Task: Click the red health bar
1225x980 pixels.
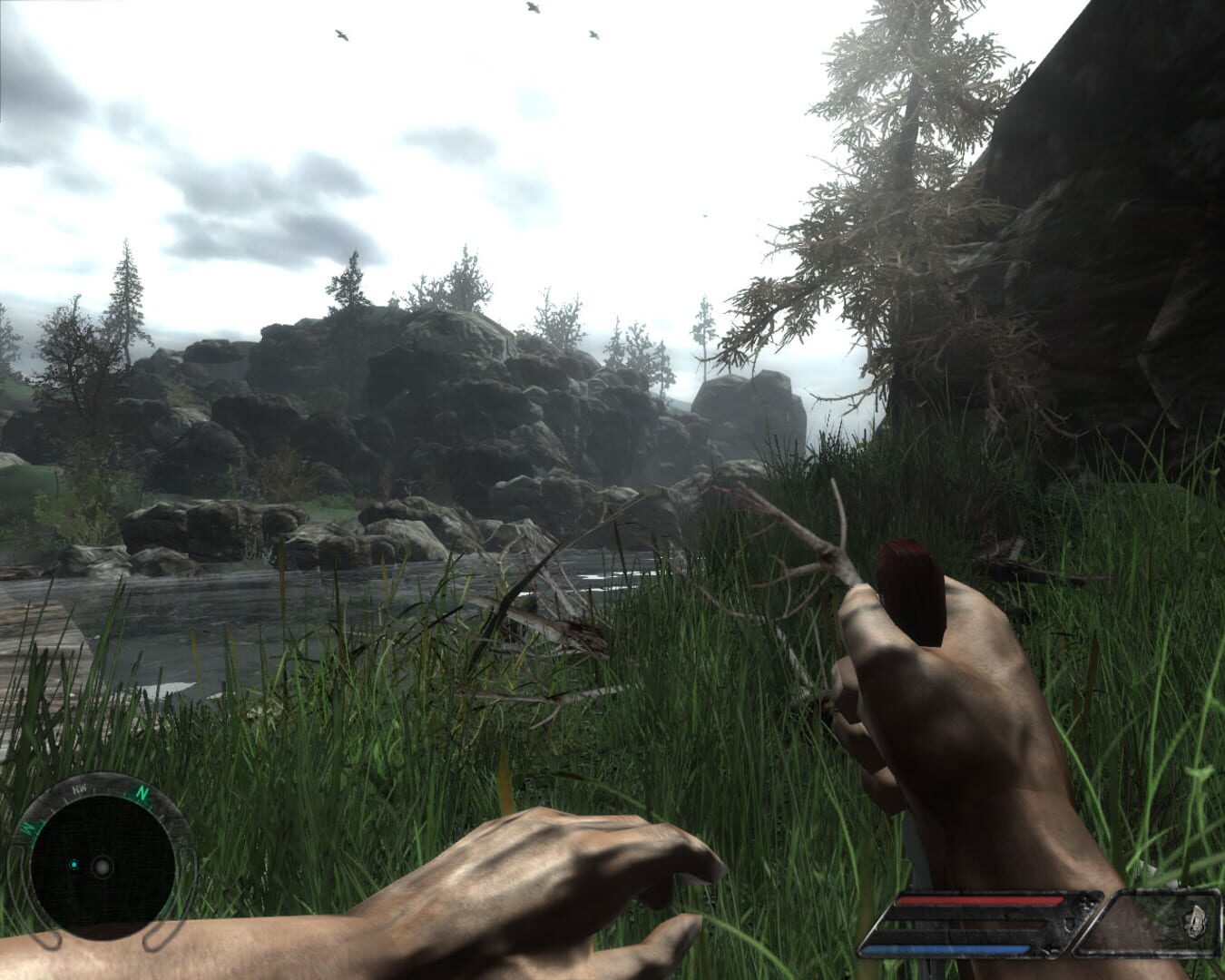Action: (x=980, y=899)
